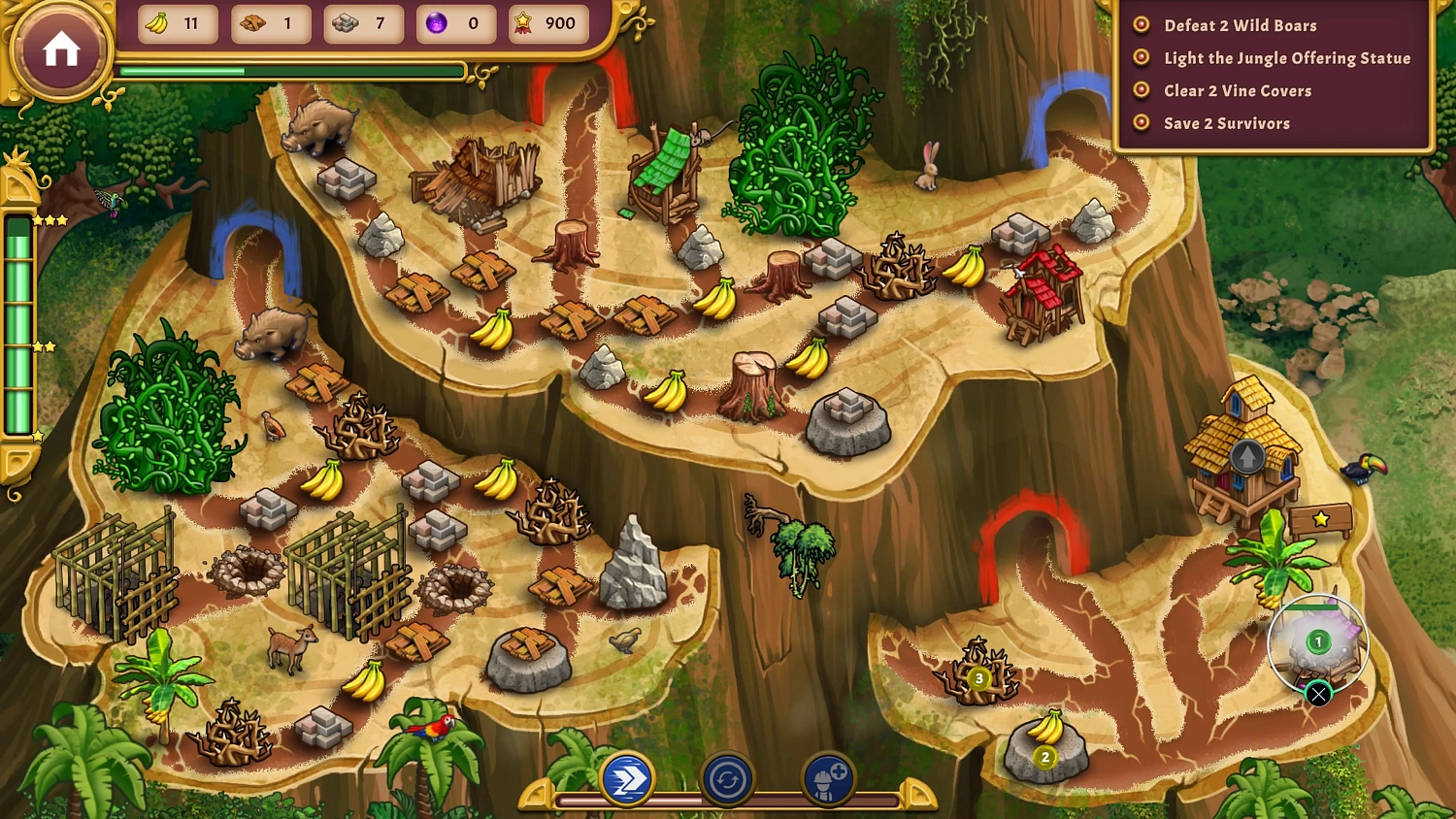Click the stone resource counter showing 7
The height and width of the screenshot is (819, 1456).
point(364,23)
